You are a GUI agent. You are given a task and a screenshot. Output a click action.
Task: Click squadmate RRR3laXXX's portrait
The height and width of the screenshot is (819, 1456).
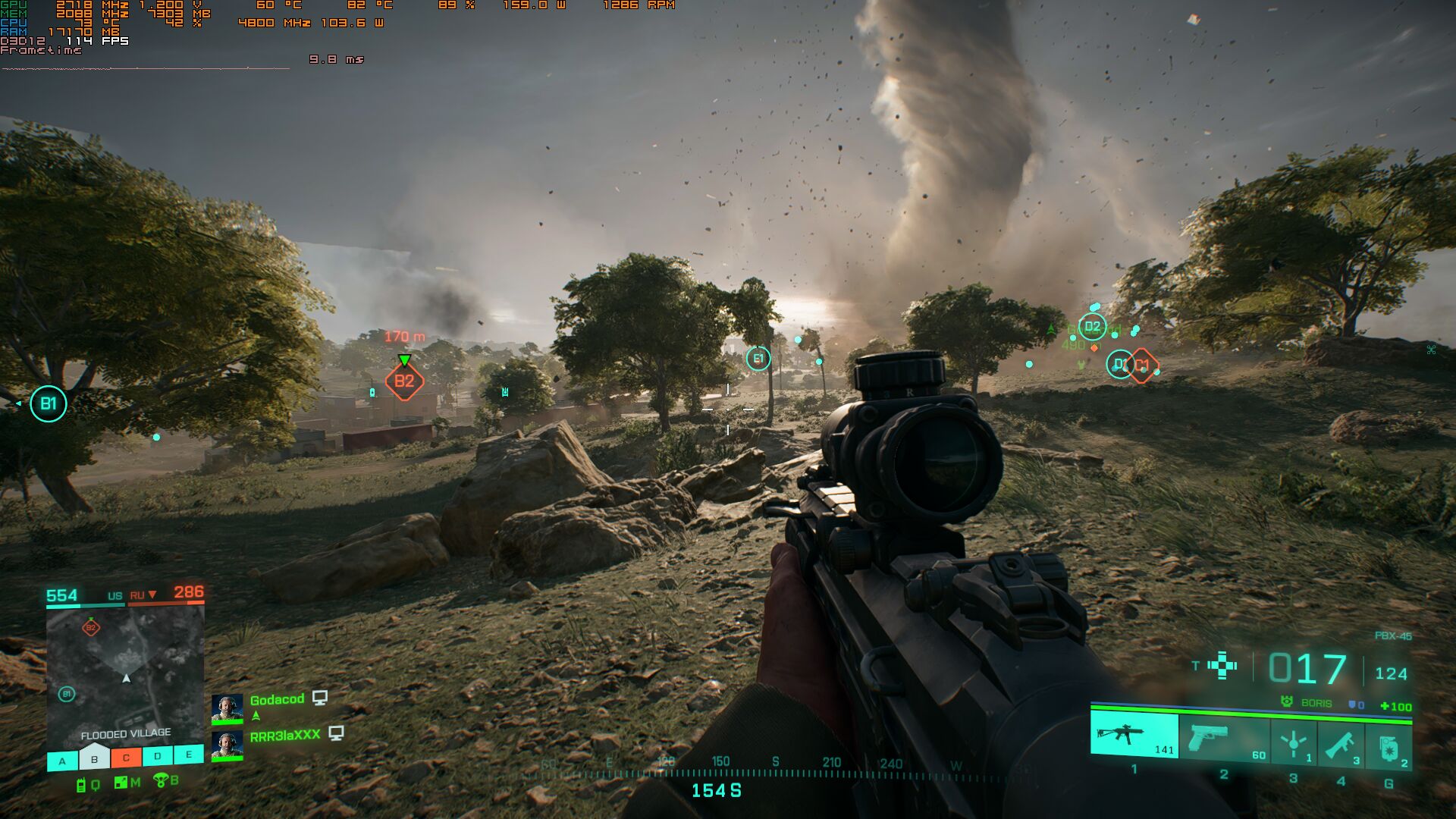point(227,745)
